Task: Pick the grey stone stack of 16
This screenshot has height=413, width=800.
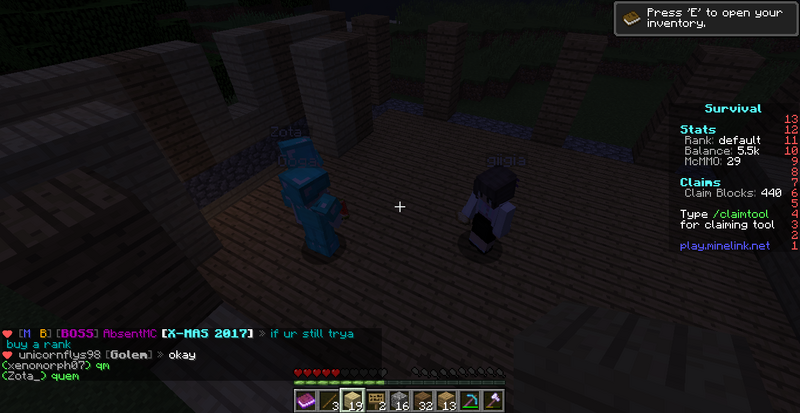Action: [x=400, y=400]
